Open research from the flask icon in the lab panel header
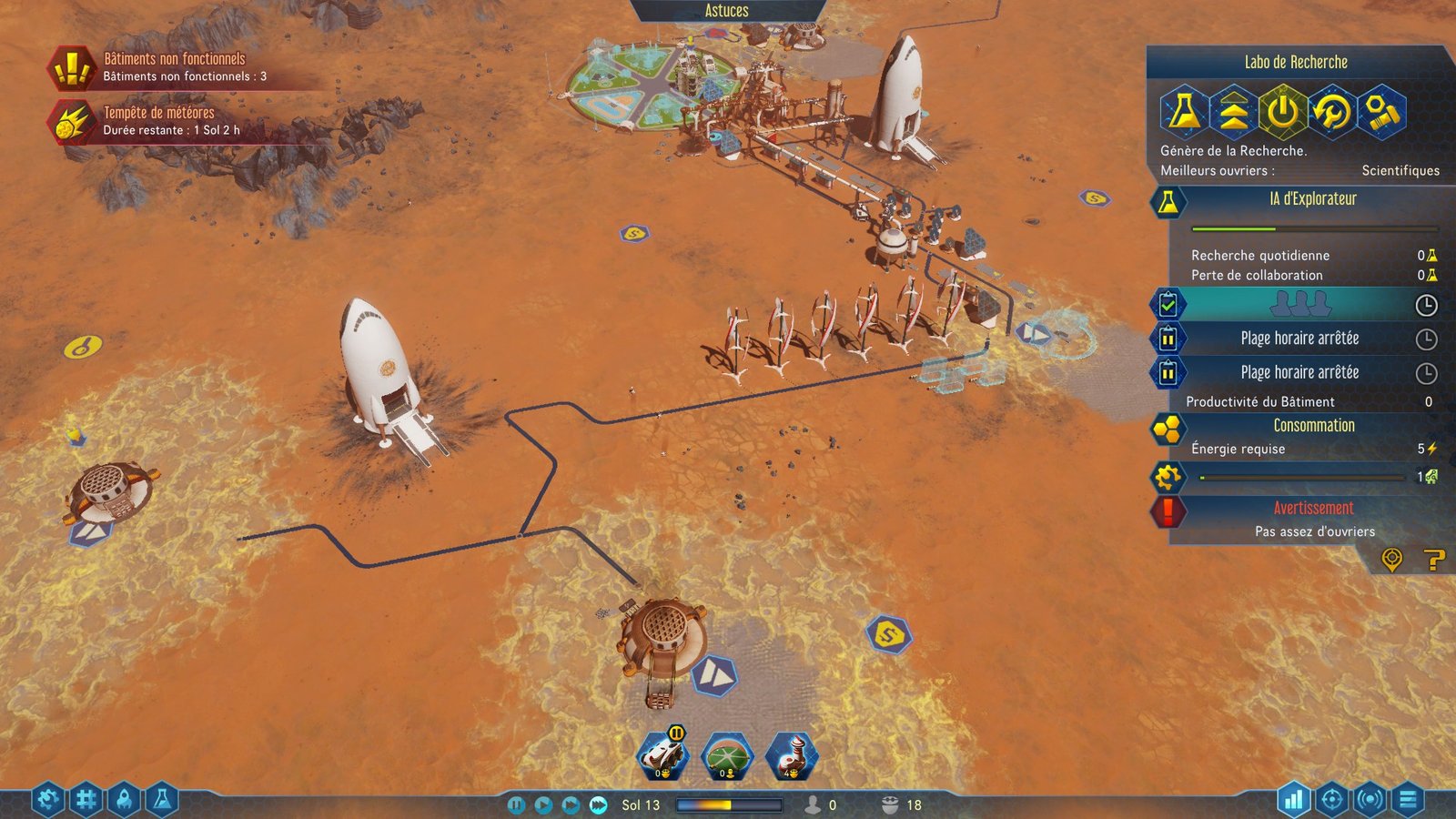The height and width of the screenshot is (819, 1456). pos(1183,111)
